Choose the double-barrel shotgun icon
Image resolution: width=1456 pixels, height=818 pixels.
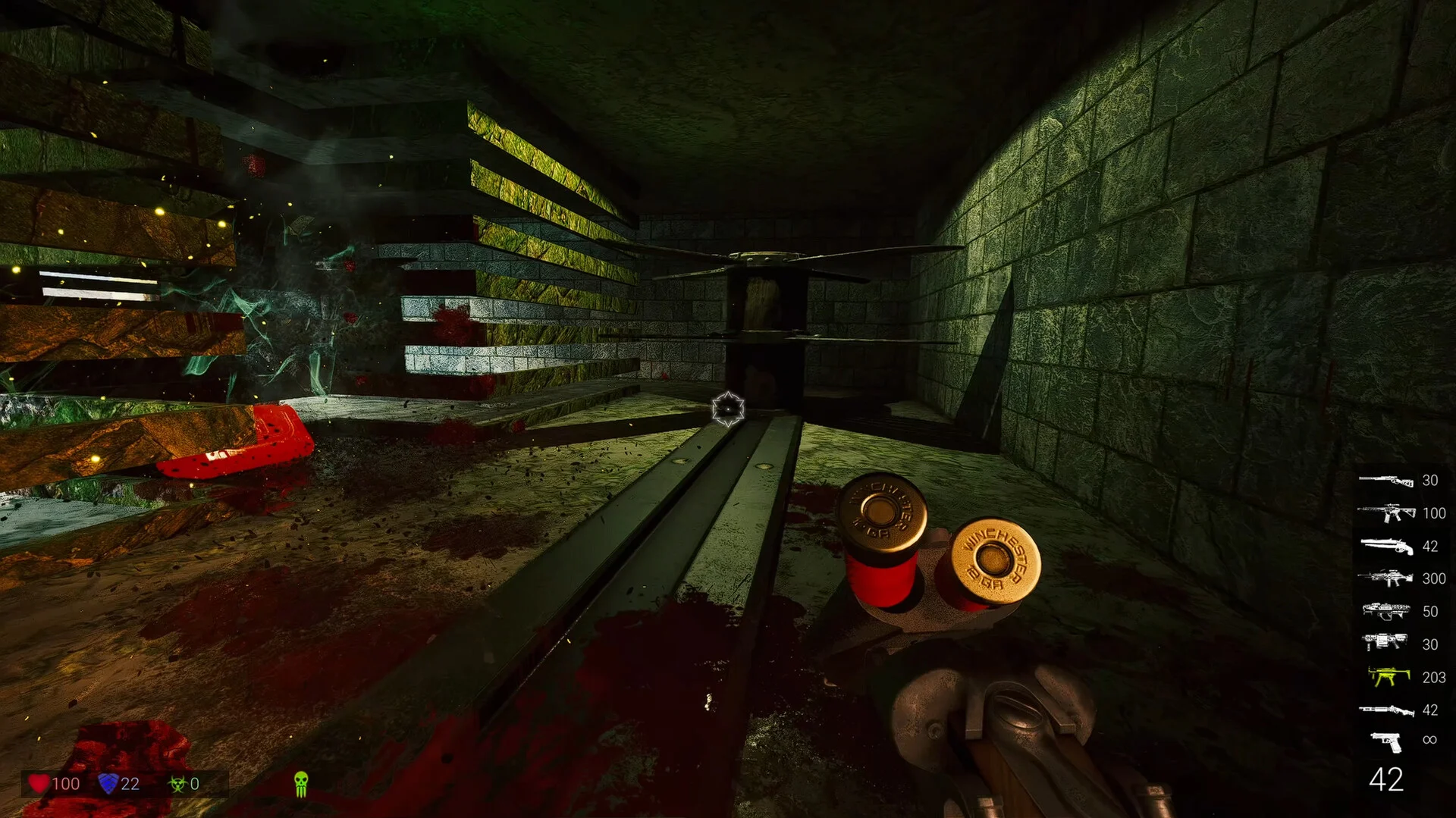[1385, 546]
